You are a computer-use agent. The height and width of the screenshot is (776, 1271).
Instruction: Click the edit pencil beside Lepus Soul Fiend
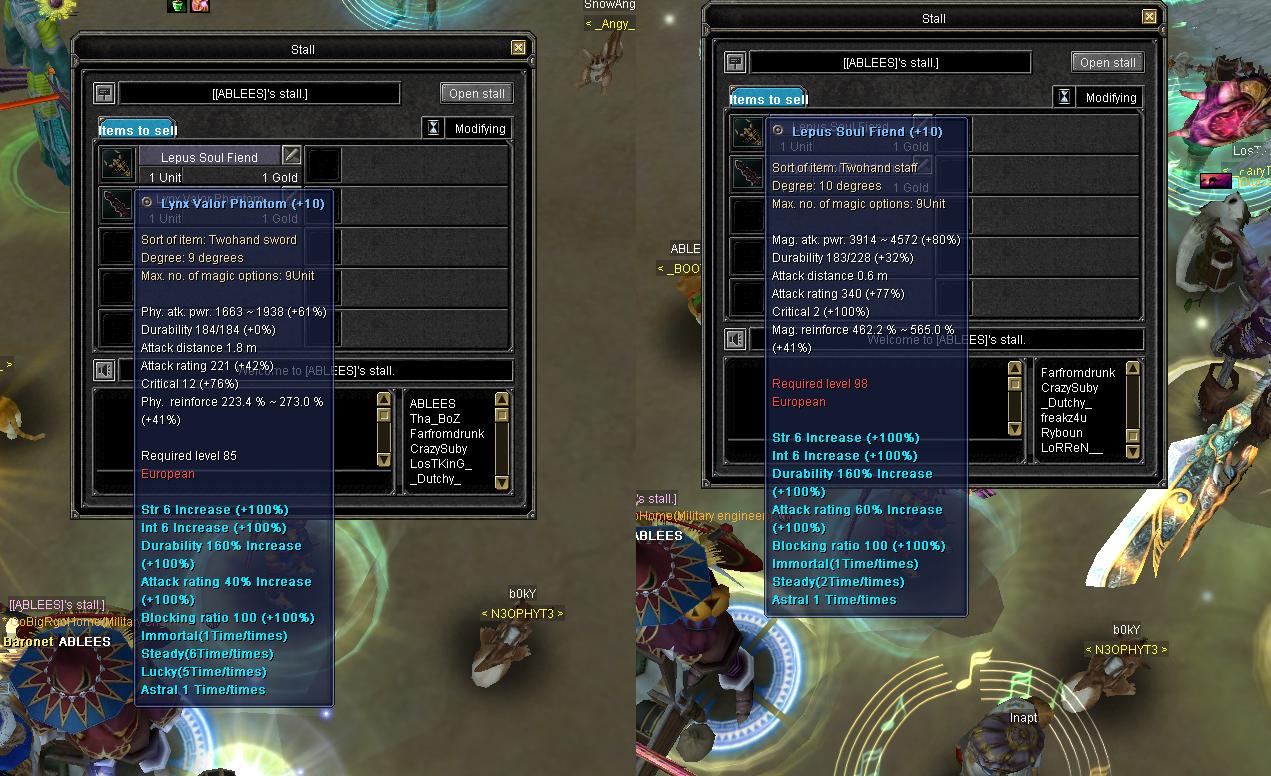click(x=291, y=155)
